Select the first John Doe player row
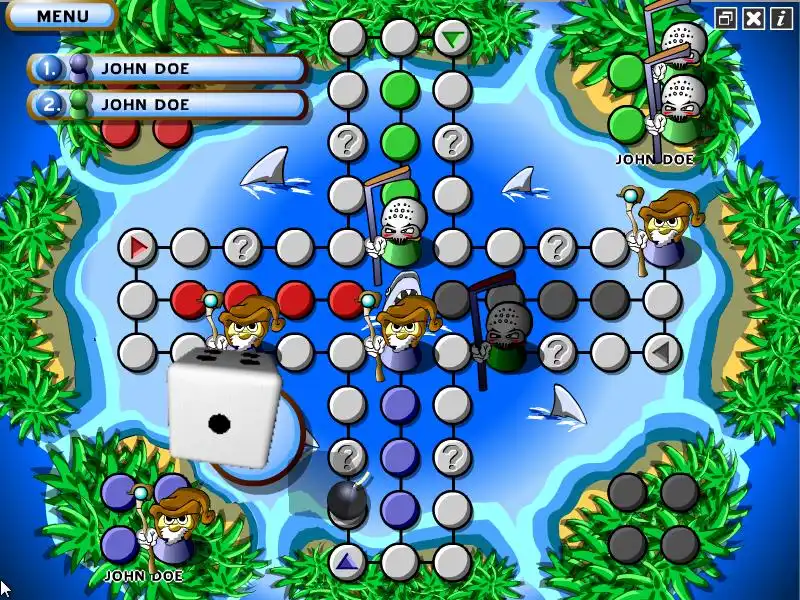Viewport: 800px width, 600px height. [x=168, y=69]
